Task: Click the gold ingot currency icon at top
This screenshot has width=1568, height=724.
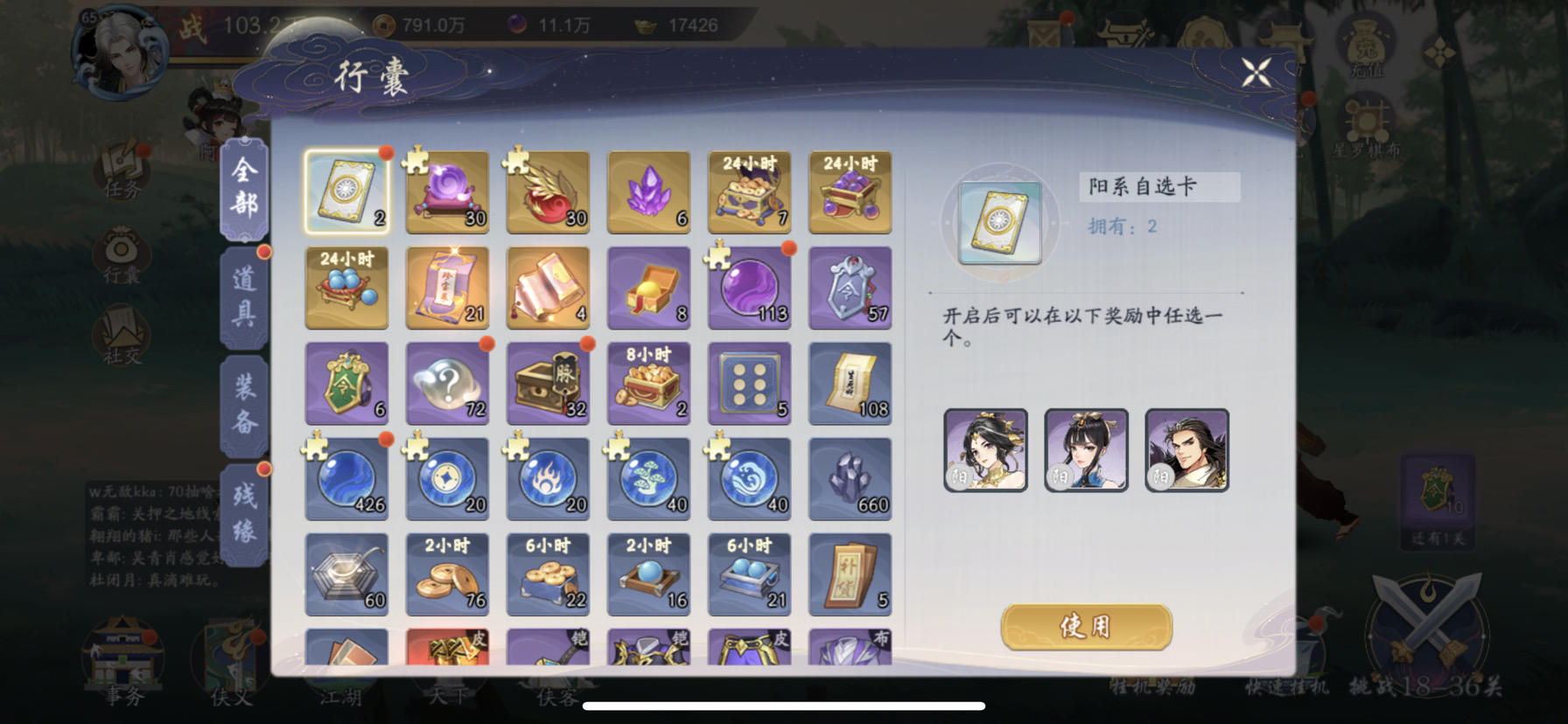Action: pos(644,25)
